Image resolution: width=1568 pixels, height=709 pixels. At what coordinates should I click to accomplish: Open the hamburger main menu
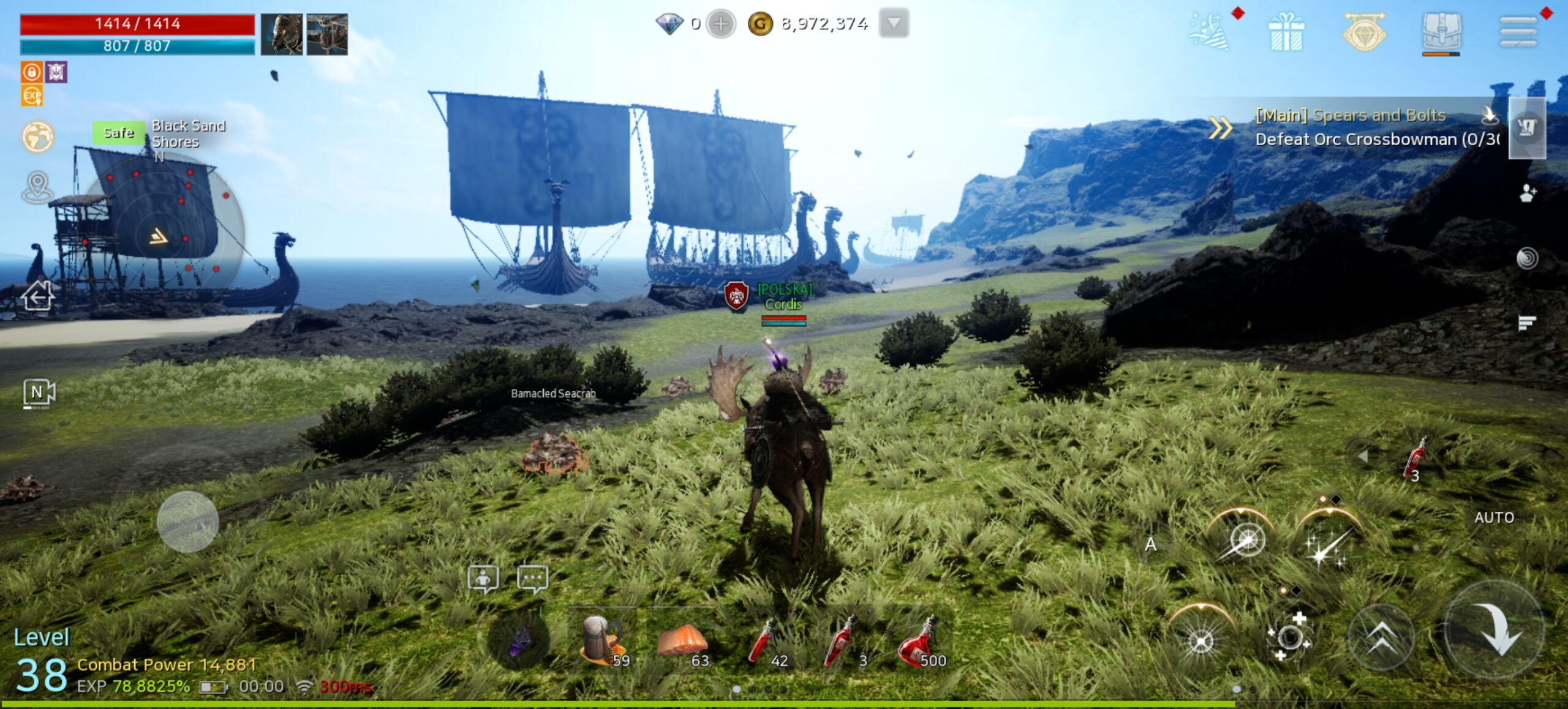1518,32
